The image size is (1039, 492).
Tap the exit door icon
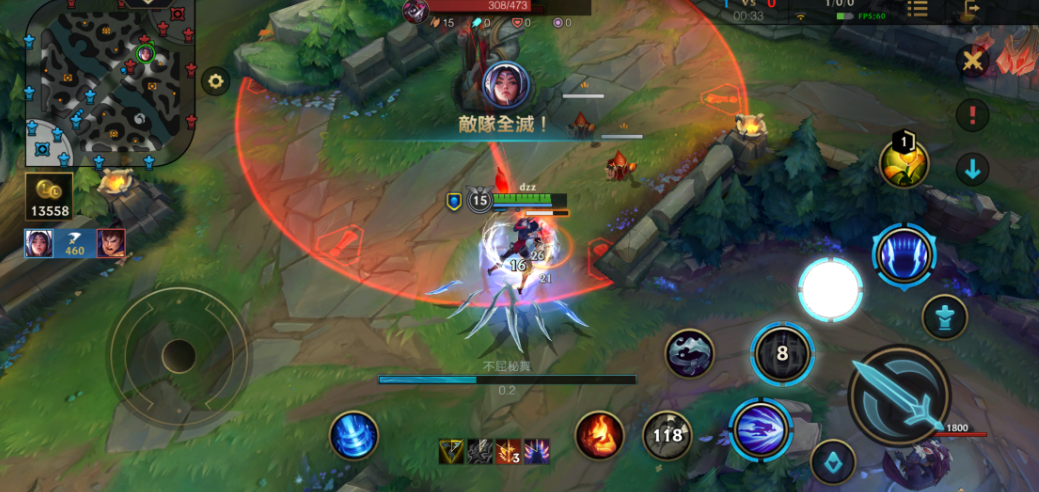pos(970,9)
